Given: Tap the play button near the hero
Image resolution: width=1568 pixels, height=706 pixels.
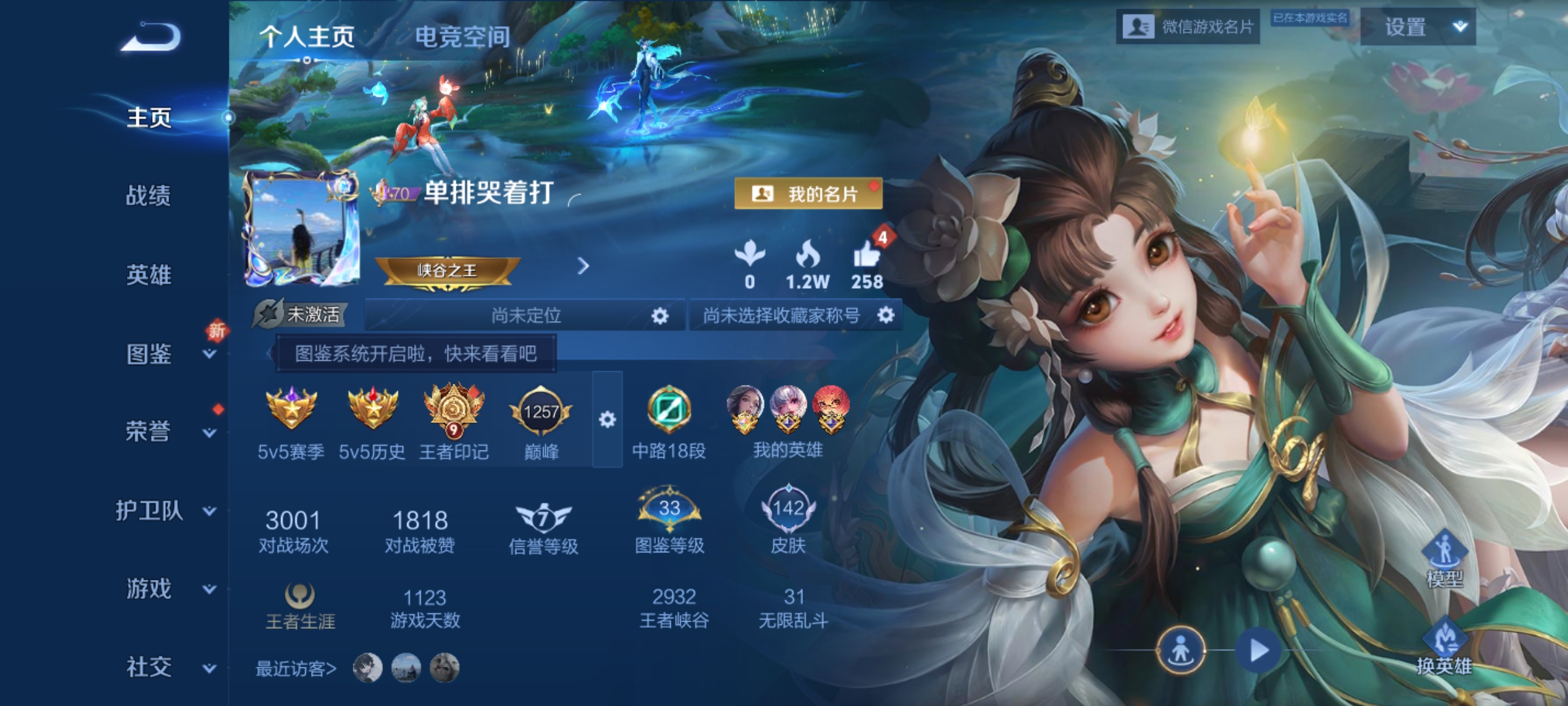Looking at the screenshot, I should pos(1258,650).
